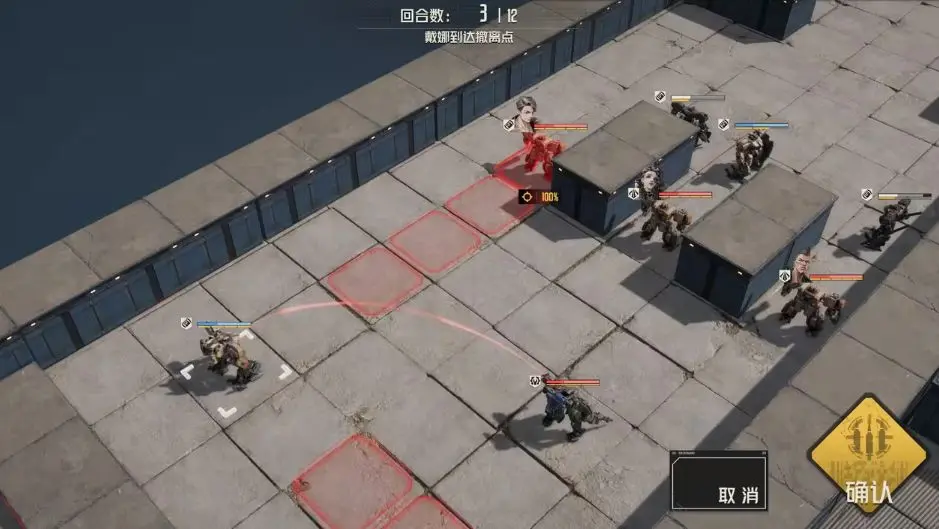Select the red-highlighted target with 100% hit chance
The image size is (939, 529).
(x=537, y=157)
